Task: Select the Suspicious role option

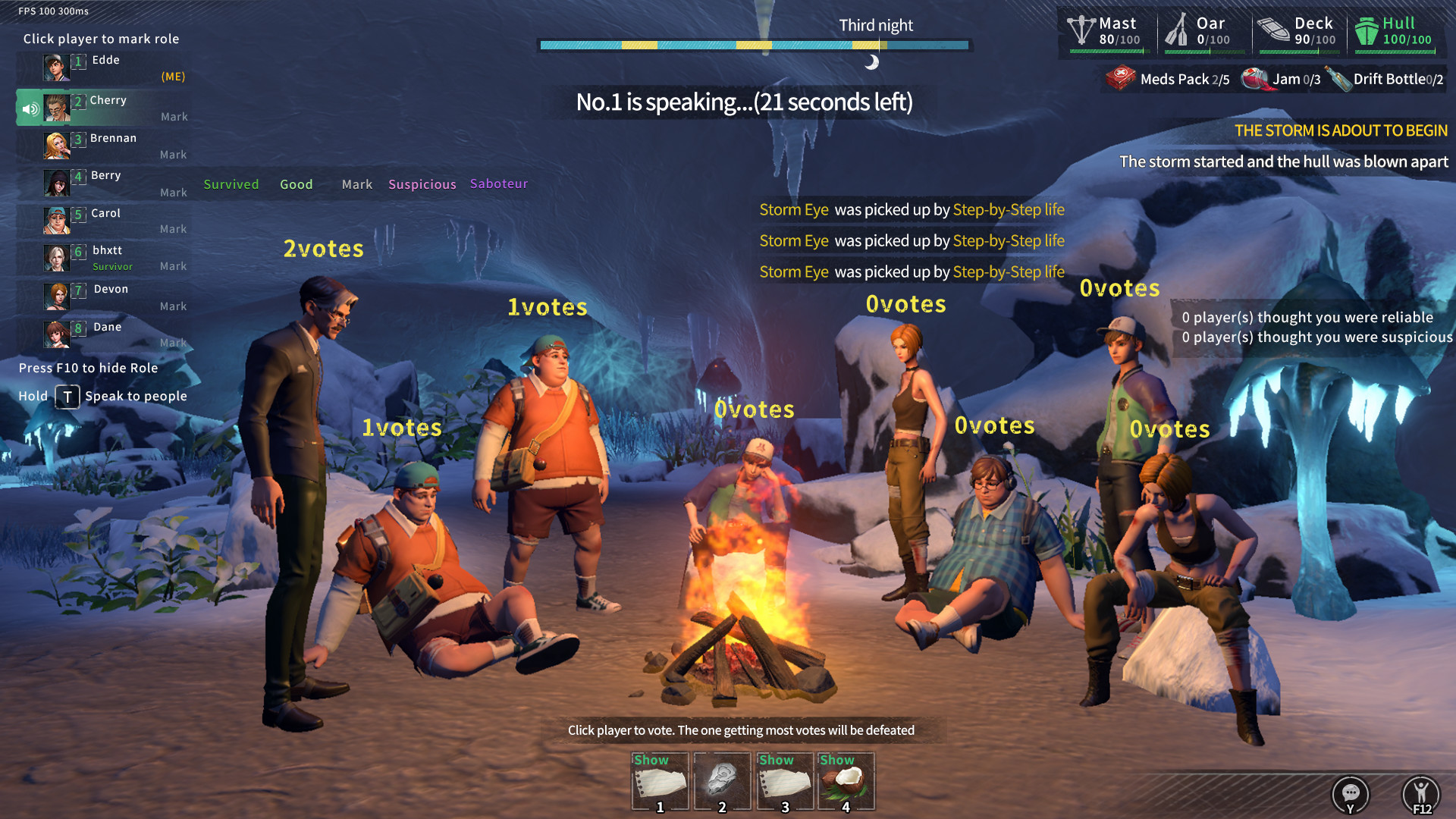Action: (422, 184)
